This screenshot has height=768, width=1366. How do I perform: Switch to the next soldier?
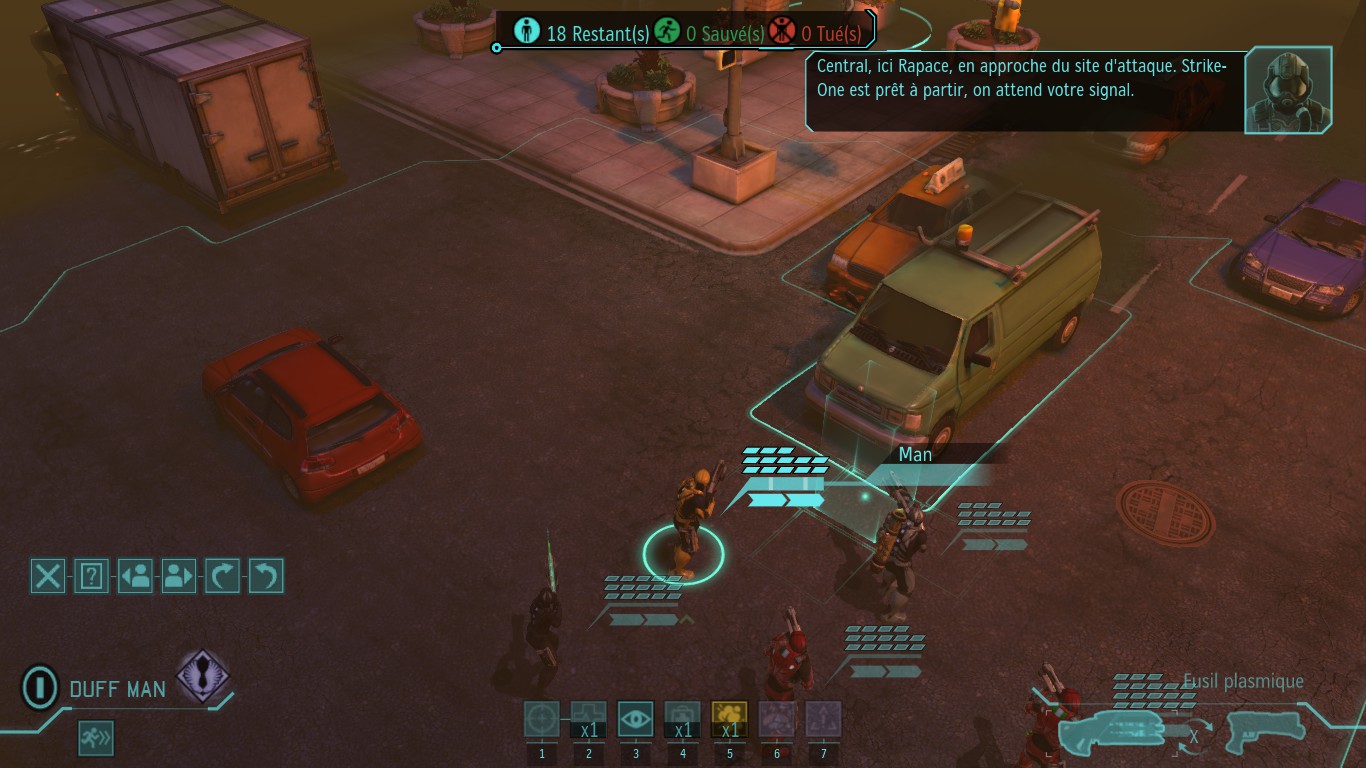[x=178, y=576]
